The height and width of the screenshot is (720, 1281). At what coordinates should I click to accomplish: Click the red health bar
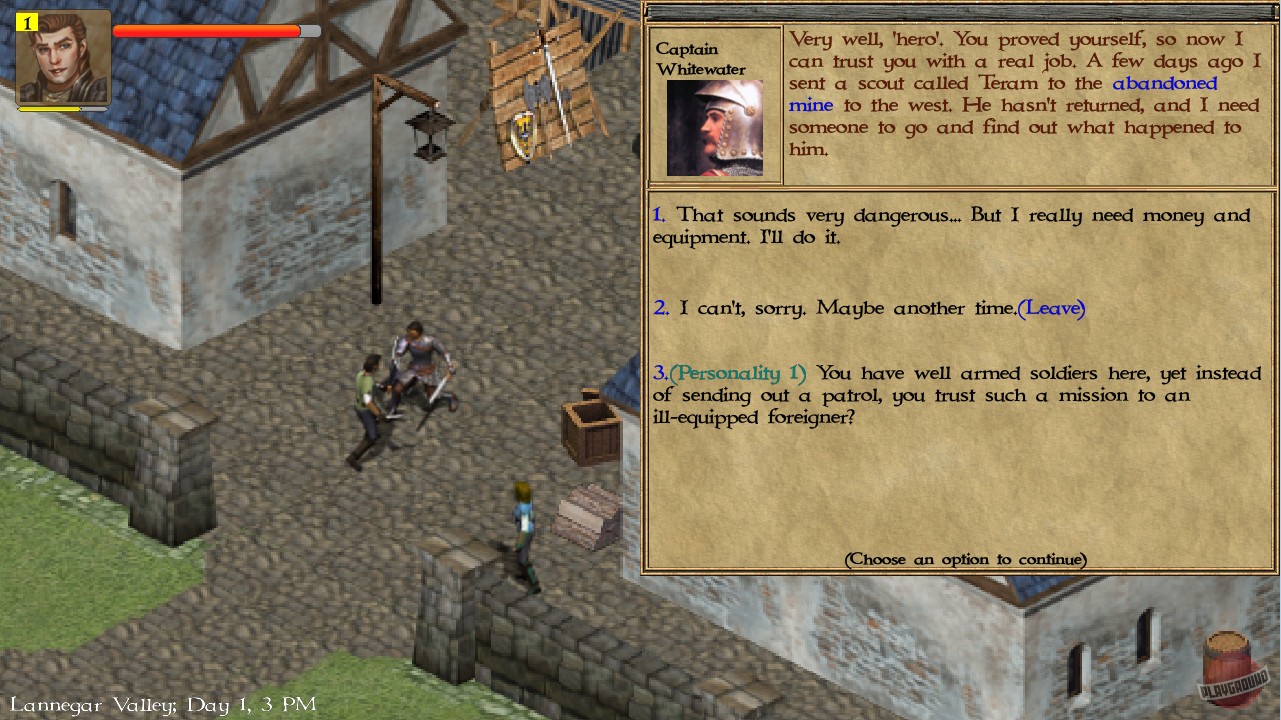point(207,31)
